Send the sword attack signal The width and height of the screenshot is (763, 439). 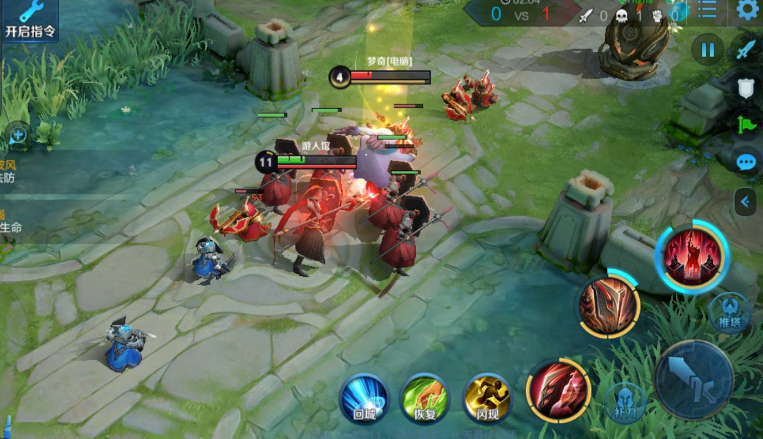pos(745,48)
